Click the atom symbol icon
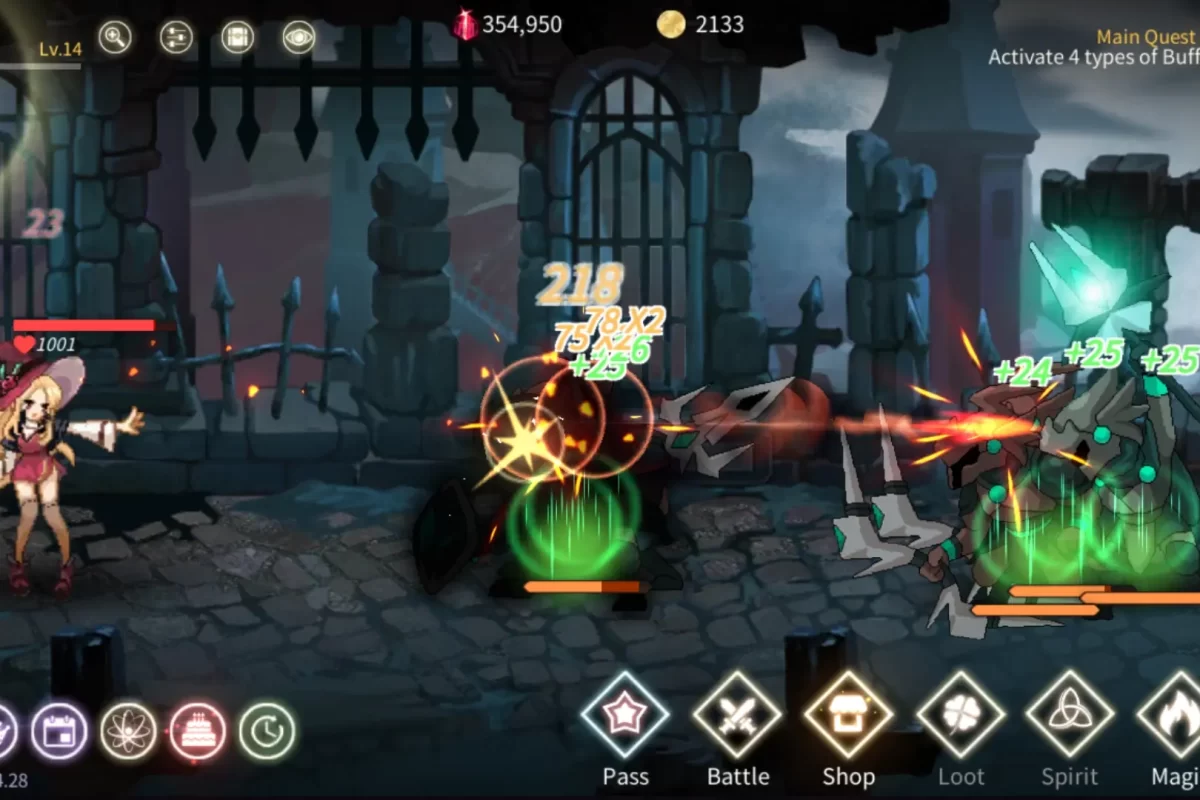This screenshot has width=1200, height=800. (128, 731)
